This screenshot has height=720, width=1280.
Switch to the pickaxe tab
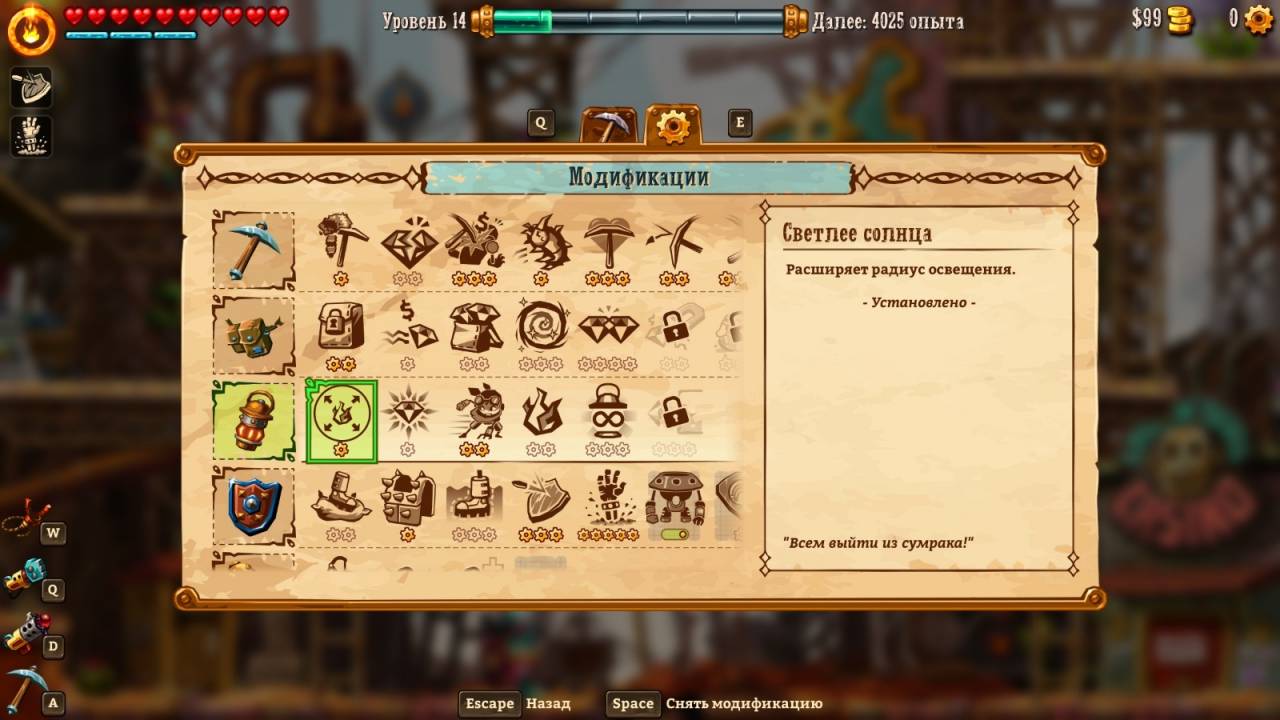(x=609, y=127)
